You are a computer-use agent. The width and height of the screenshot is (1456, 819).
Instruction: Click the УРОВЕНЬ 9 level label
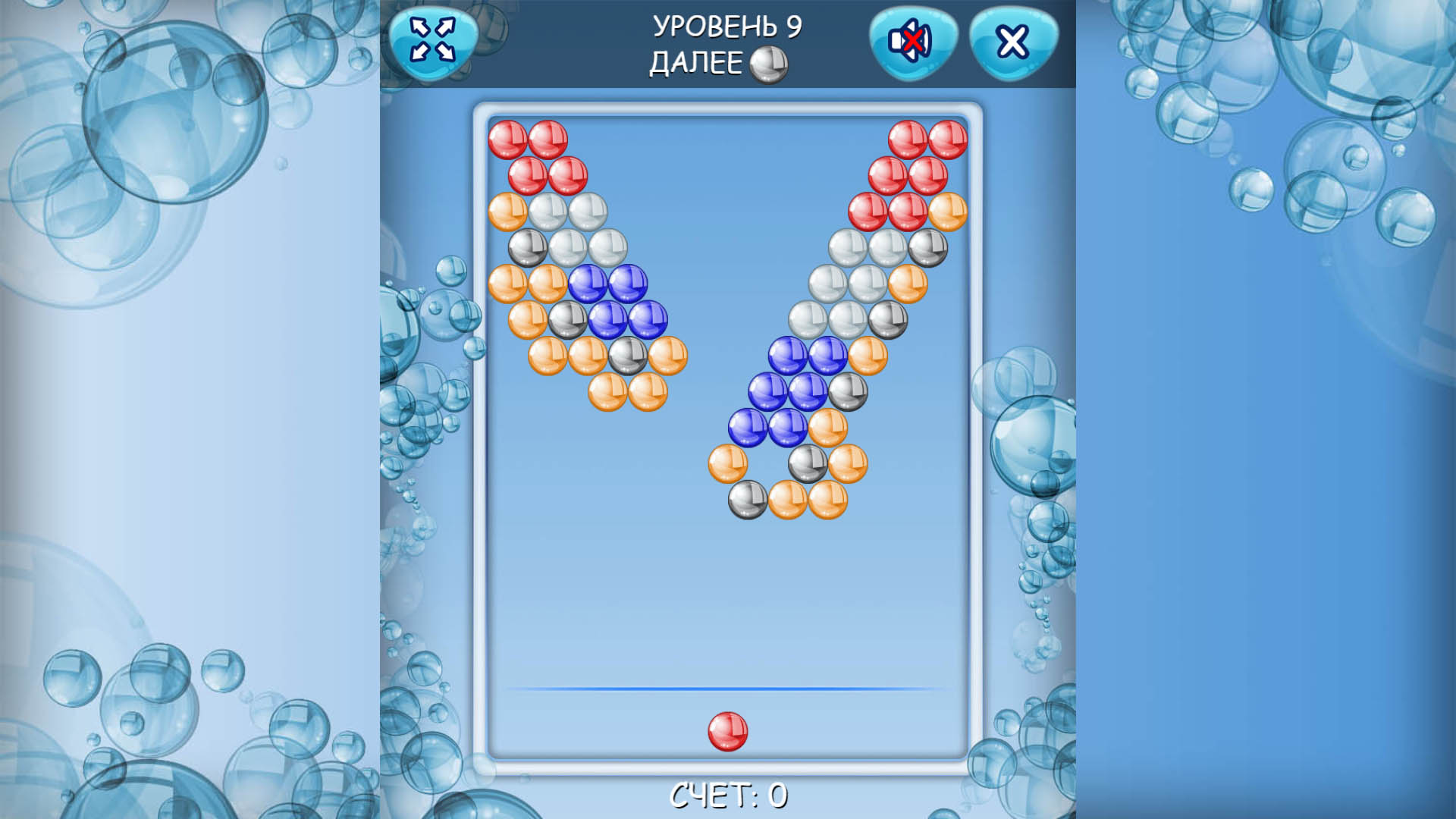(x=730, y=27)
